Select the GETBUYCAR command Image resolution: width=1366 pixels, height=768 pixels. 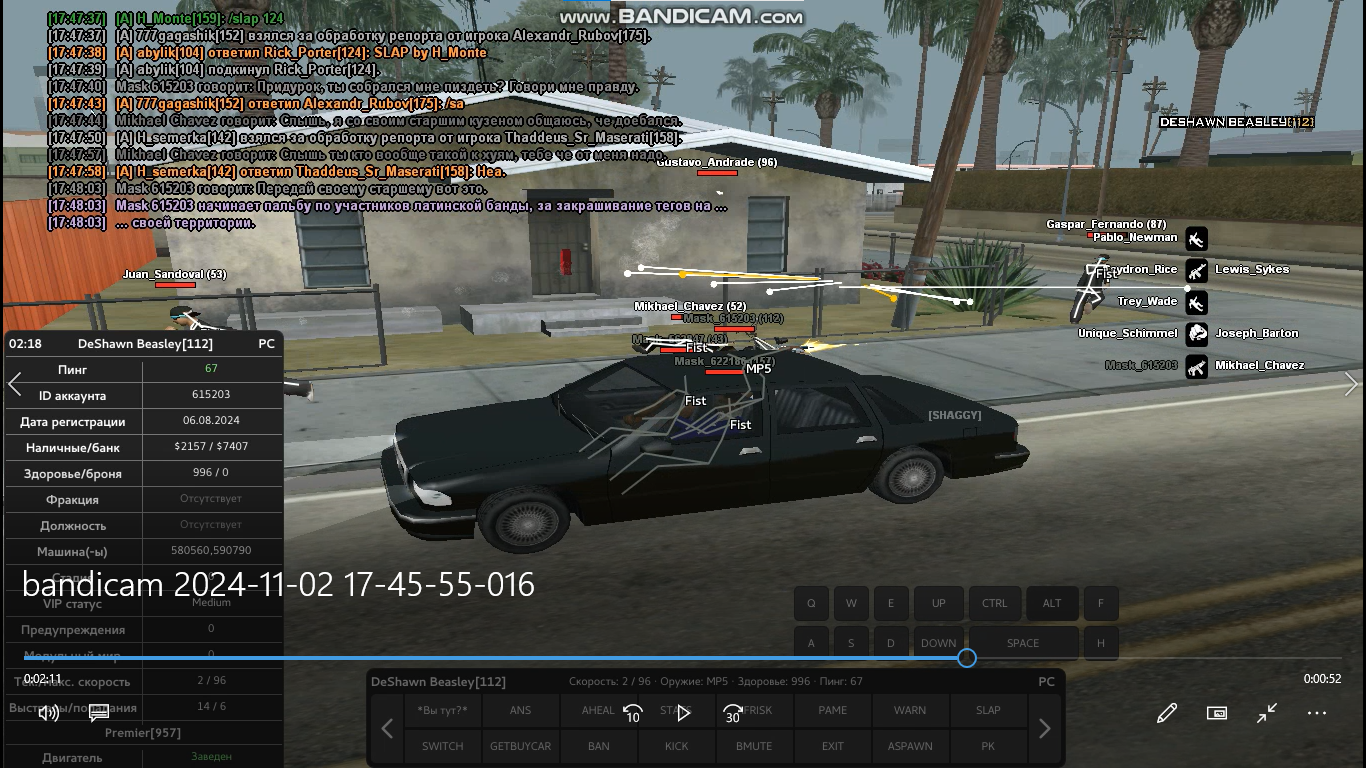[520, 746]
